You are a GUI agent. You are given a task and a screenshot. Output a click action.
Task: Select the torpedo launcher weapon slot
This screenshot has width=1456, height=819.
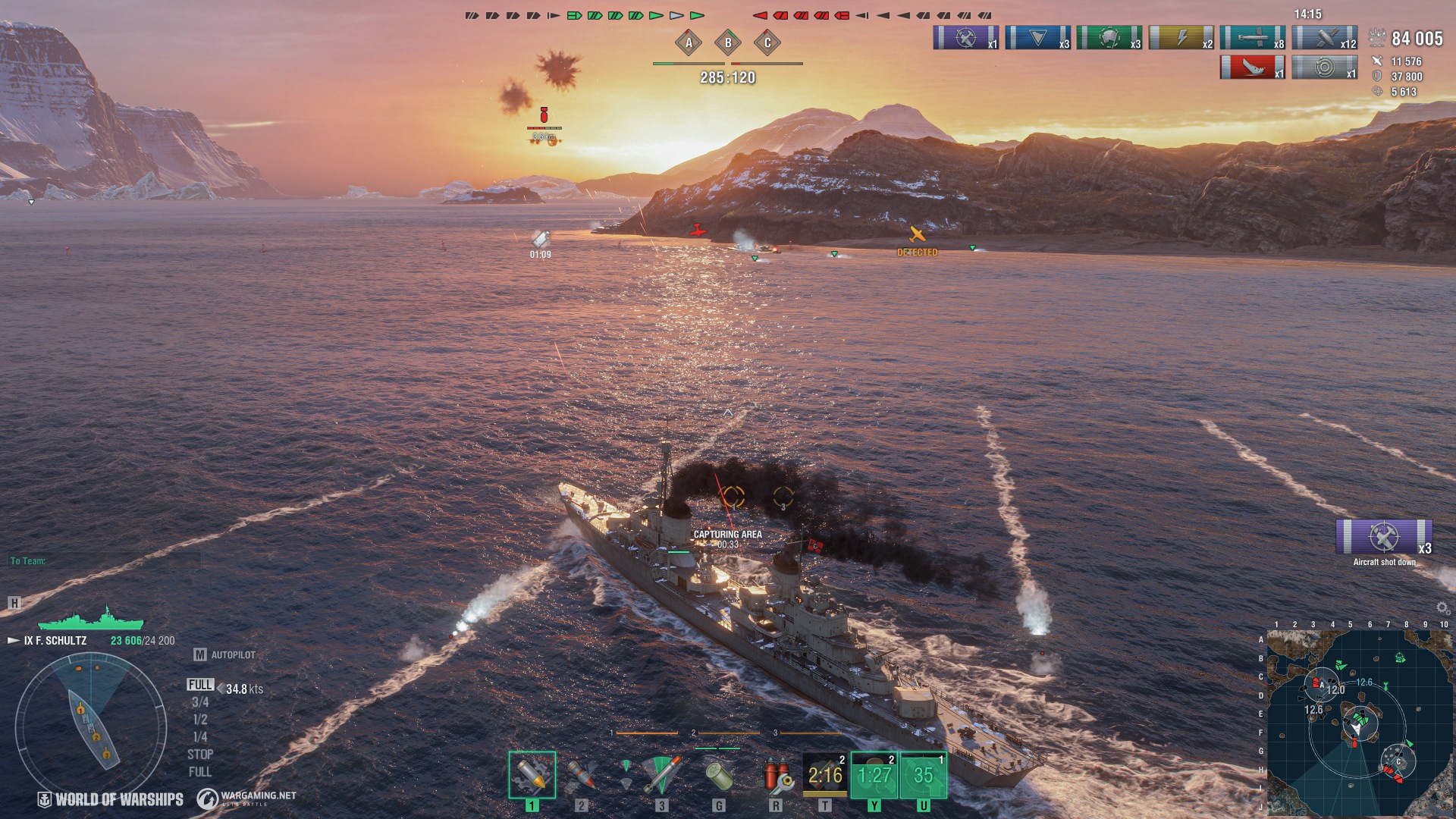click(x=661, y=774)
